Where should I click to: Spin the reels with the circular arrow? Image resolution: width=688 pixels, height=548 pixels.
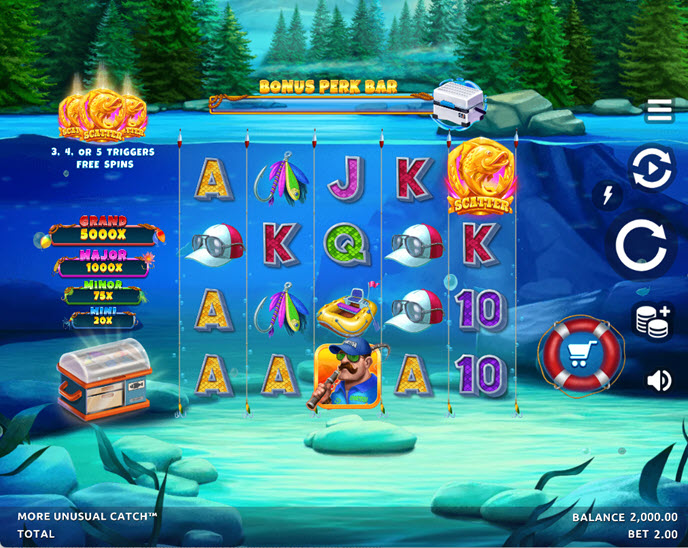click(642, 243)
